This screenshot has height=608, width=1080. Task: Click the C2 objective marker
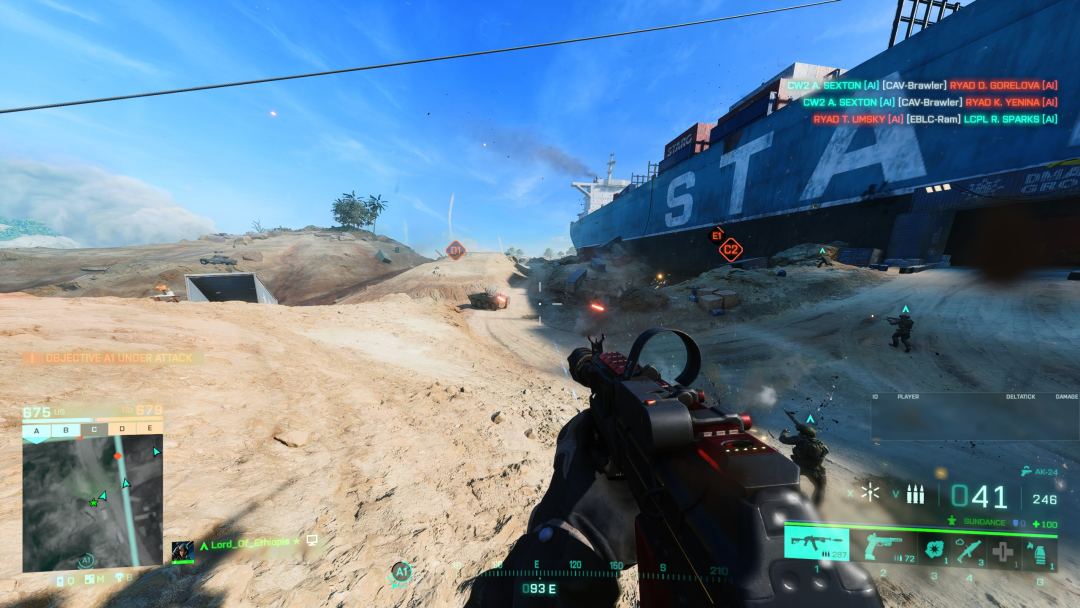pyautogui.click(x=731, y=249)
